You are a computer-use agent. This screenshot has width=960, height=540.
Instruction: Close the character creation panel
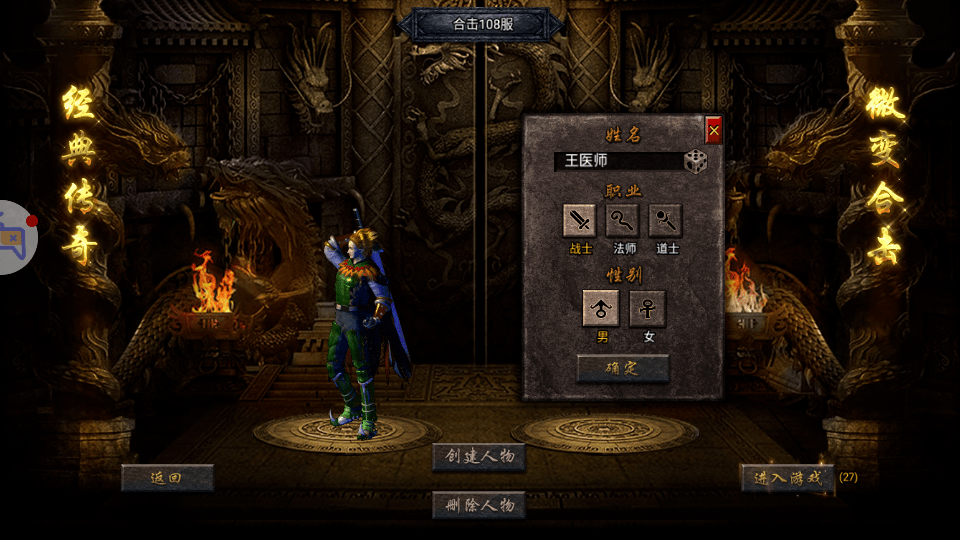(x=713, y=130)
